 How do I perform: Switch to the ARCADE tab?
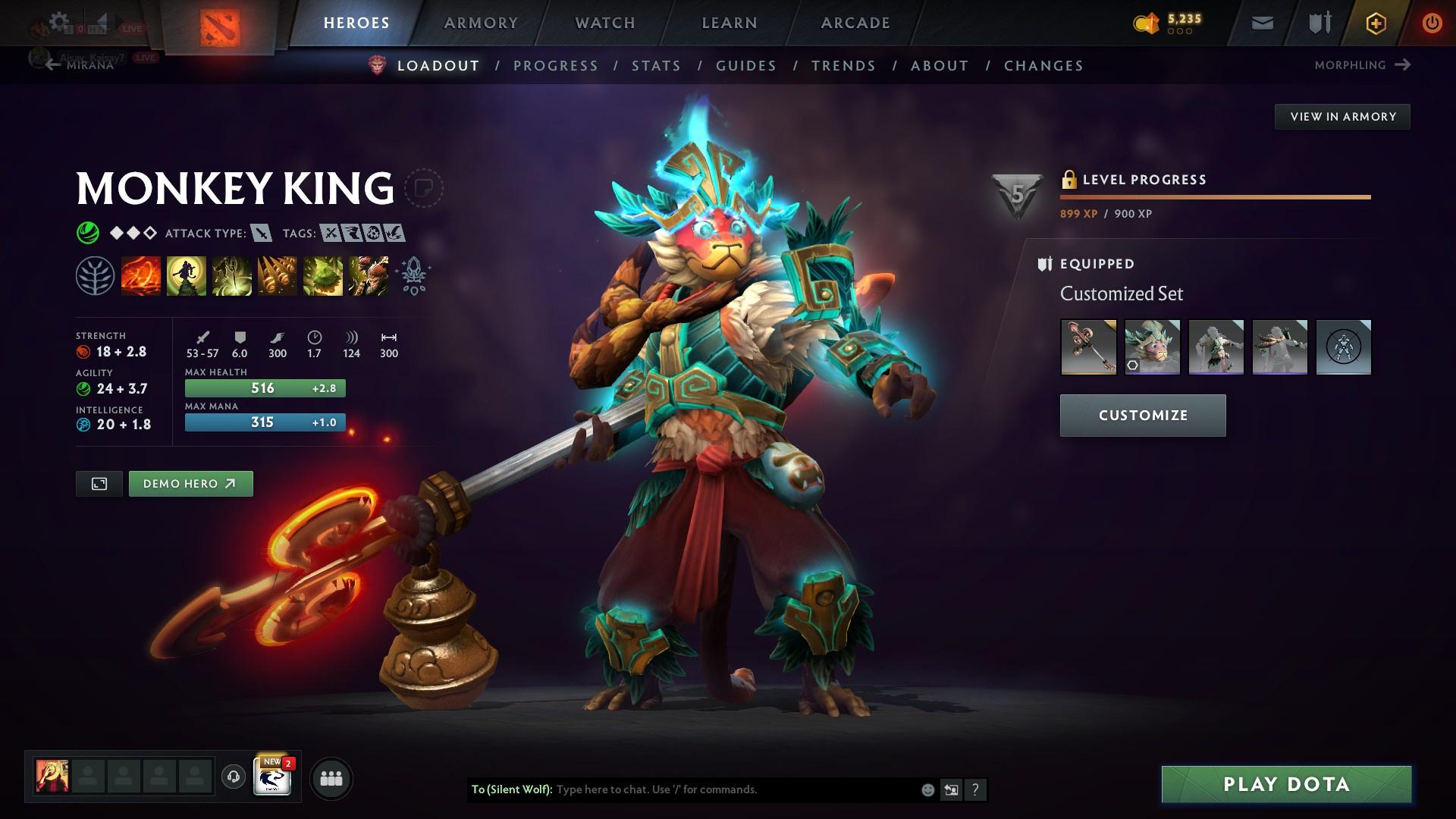855,22
